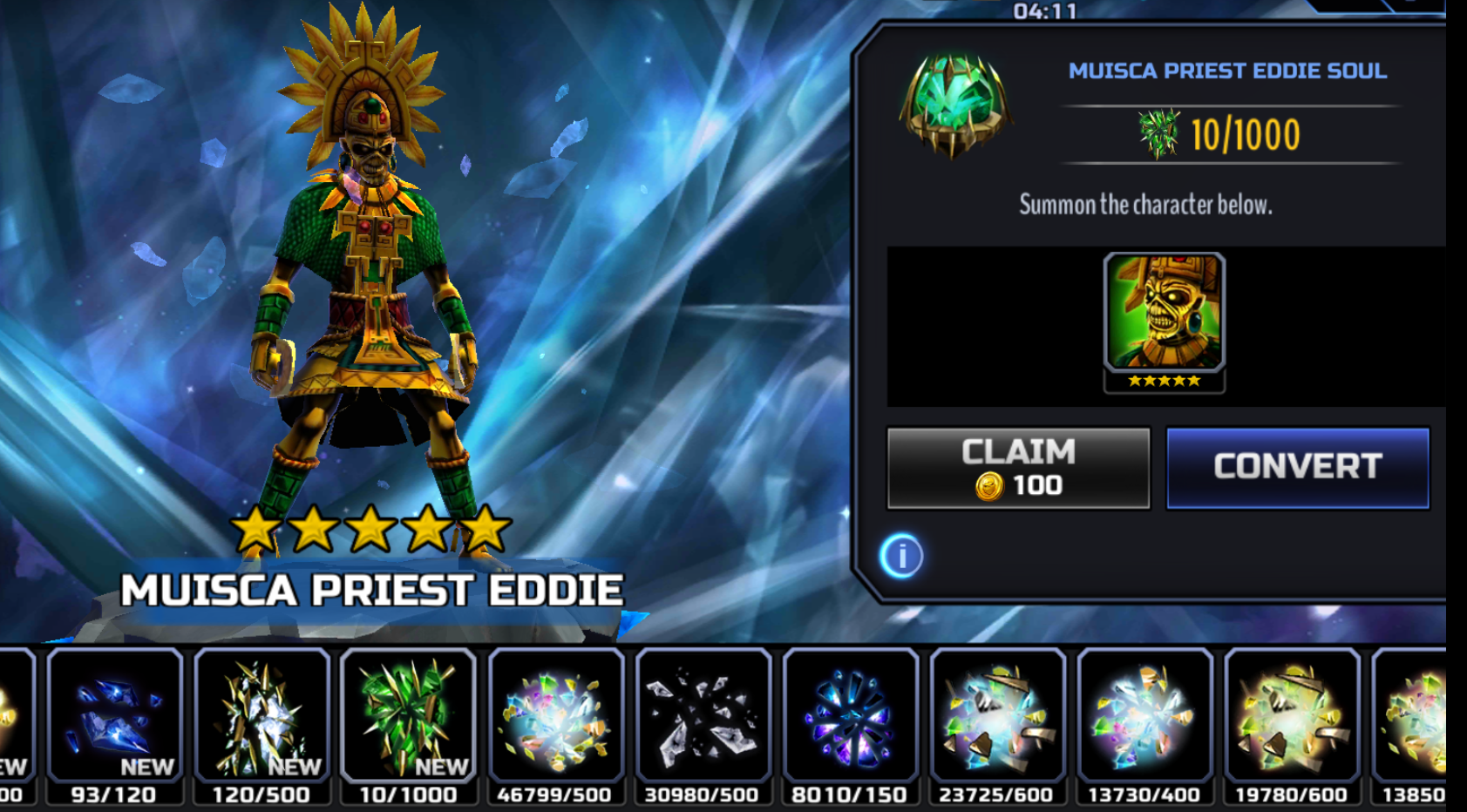The height and width of the screenshot is (812, 1467).
Task: Open the round blue info icon
Action: [x=901, y=556]
